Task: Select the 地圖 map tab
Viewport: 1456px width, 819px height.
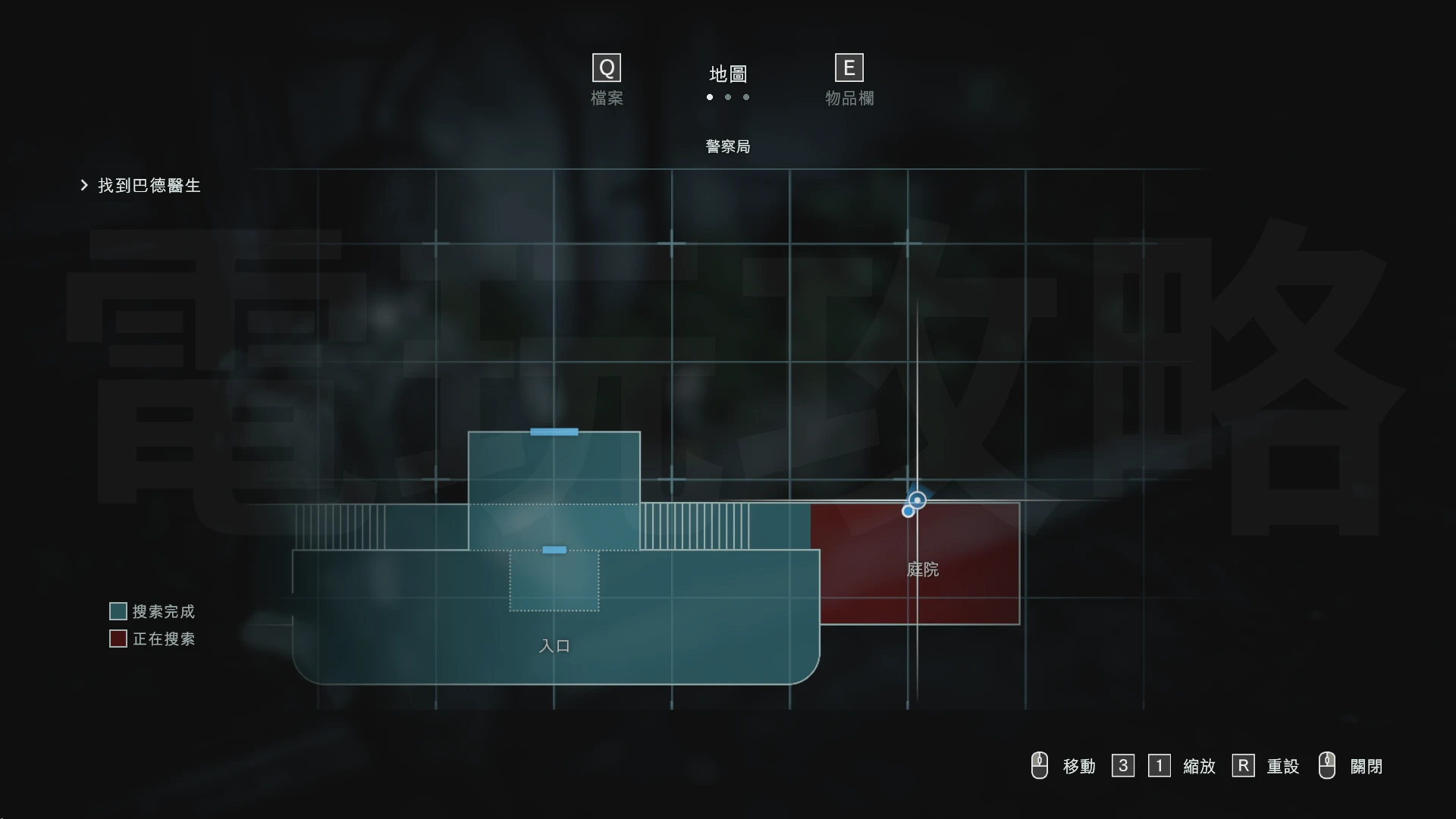Action: point(728,74)
